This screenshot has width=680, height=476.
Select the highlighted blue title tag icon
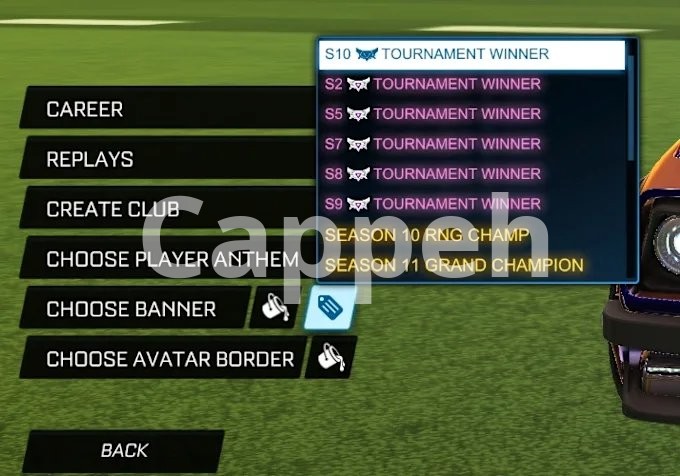pos(329,309)
